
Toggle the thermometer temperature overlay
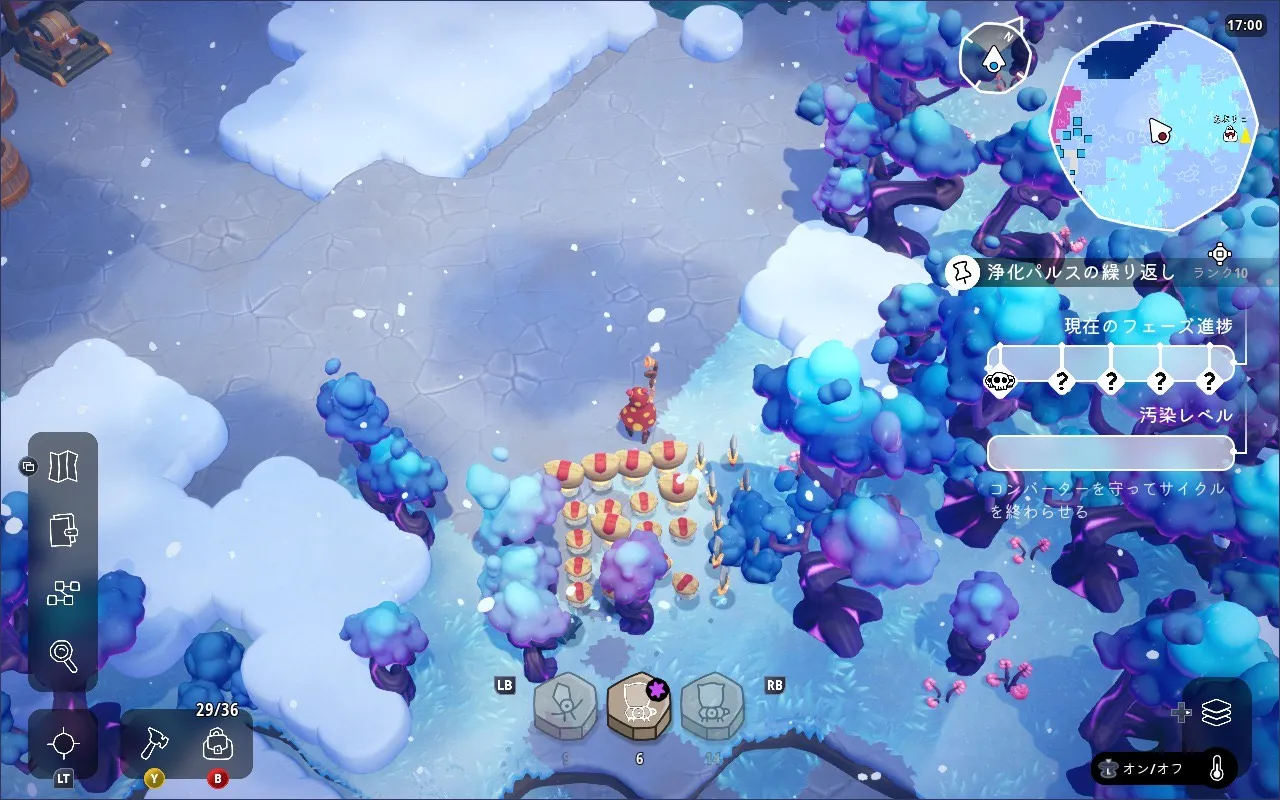click(x=1217, y=768)
